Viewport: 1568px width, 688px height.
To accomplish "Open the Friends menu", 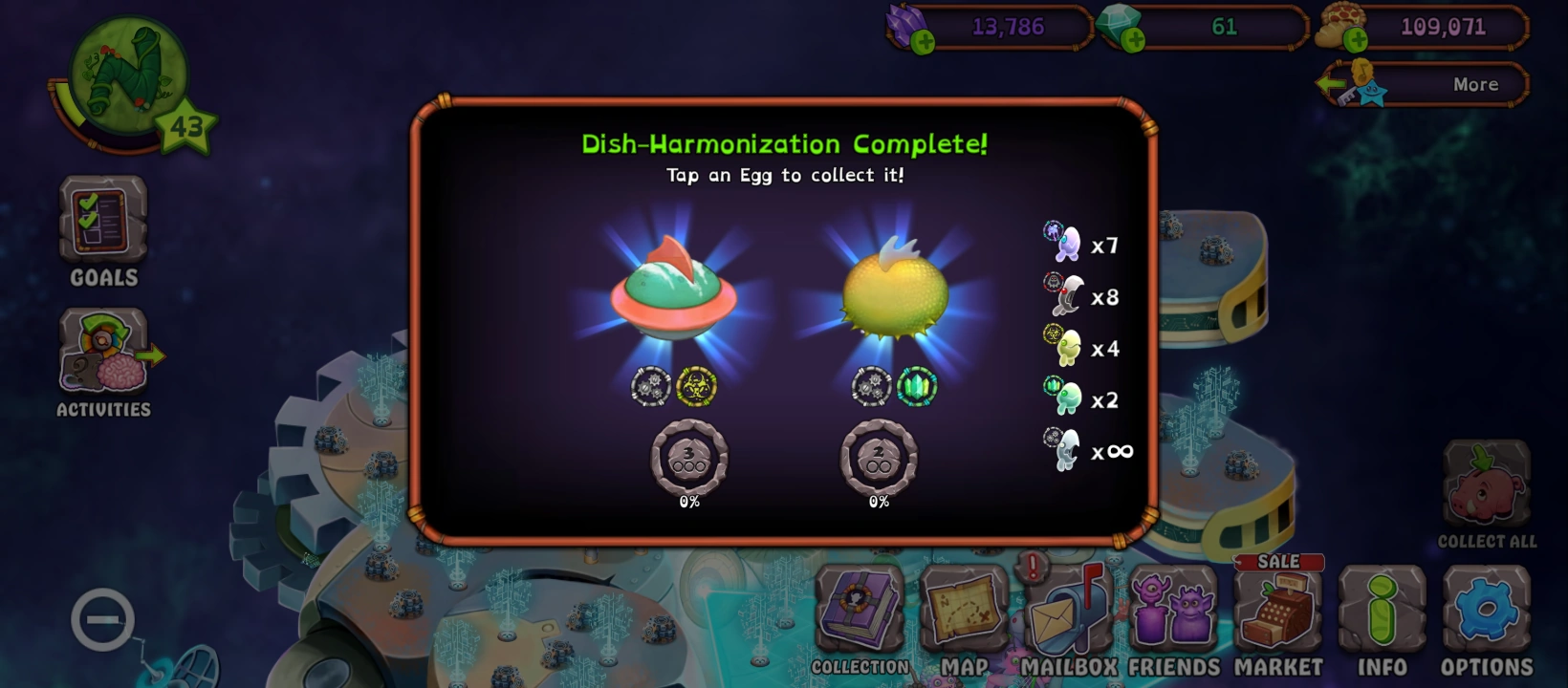I will click(1172, 612).
